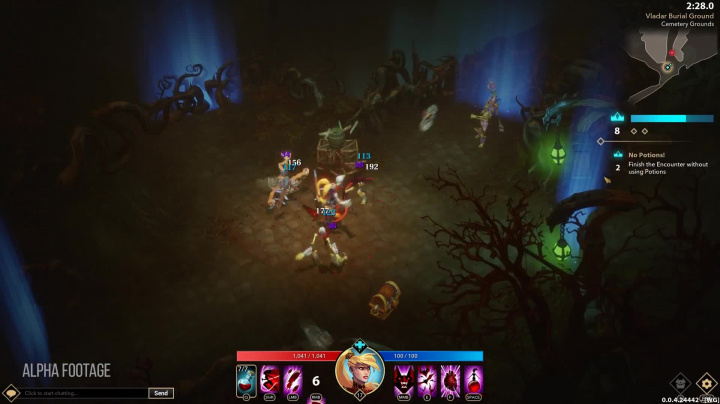Activate the burst impact ability
This screenshot has height=404, width=720.
pos(428,380)
